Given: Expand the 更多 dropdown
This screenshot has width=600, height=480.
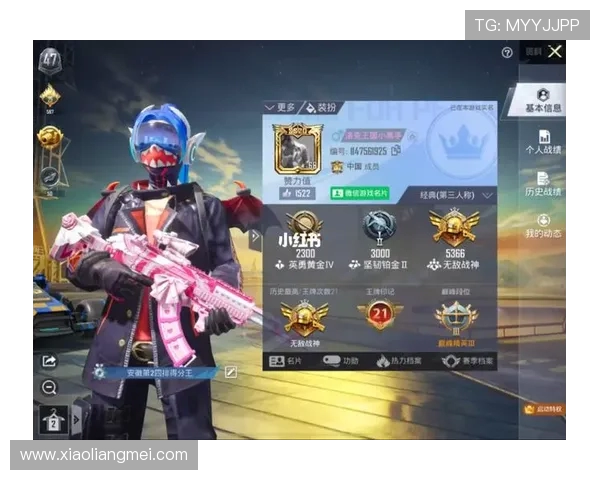Looking at the screenshot, I should tap(280, 107).
